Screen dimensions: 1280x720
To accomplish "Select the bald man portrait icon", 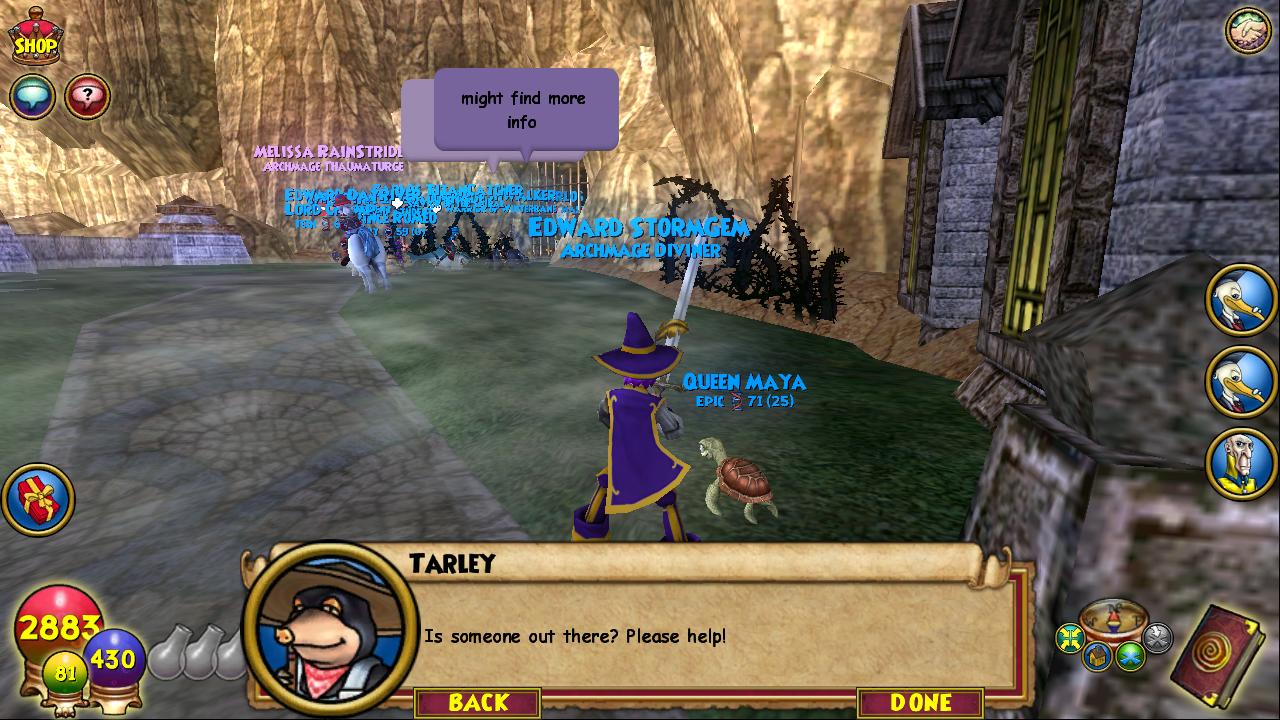I will [x=1240, y=463].
